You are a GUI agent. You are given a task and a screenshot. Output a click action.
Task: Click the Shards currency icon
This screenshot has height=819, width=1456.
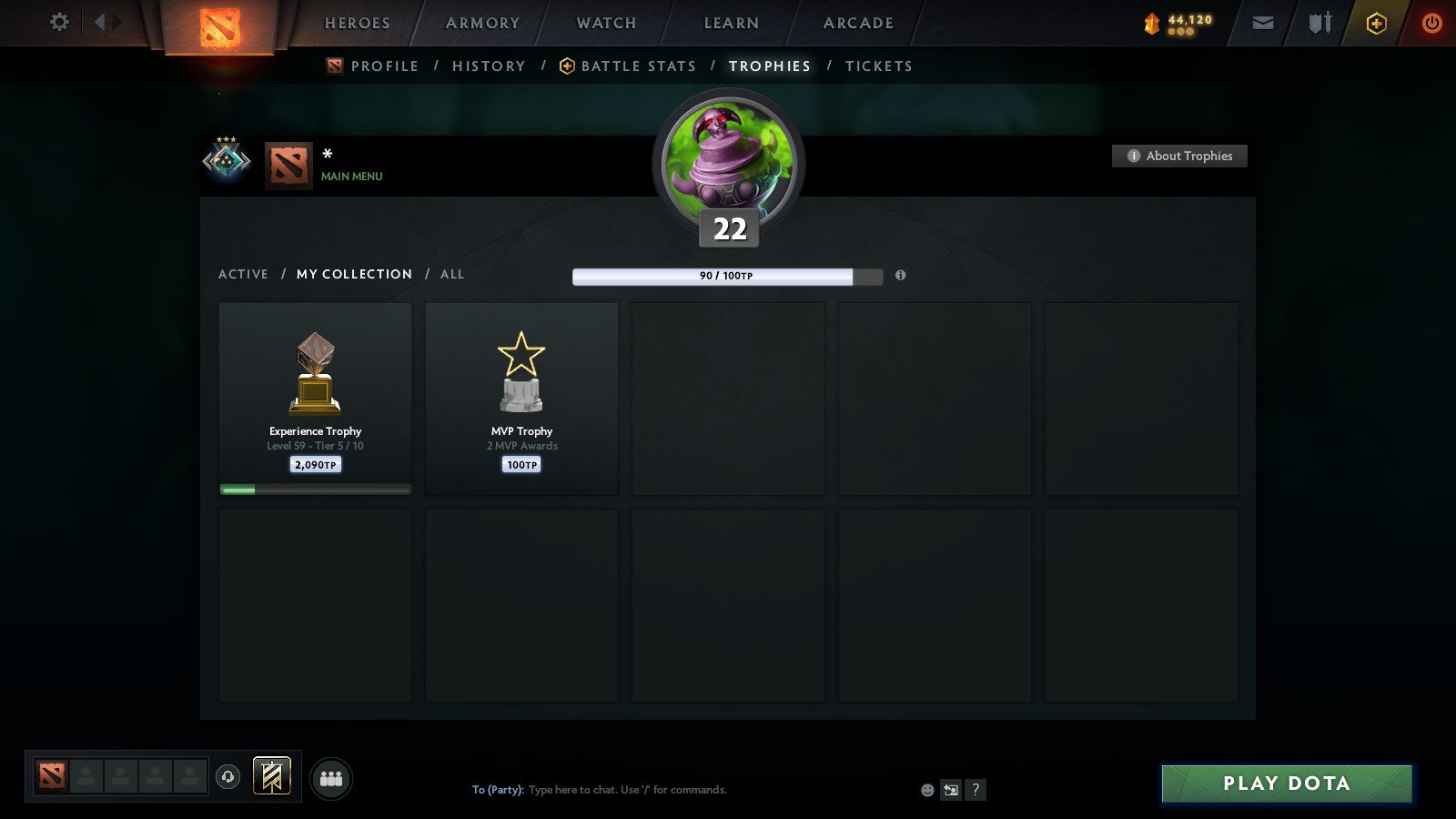pyautogui.click(x=1152, y=20)
